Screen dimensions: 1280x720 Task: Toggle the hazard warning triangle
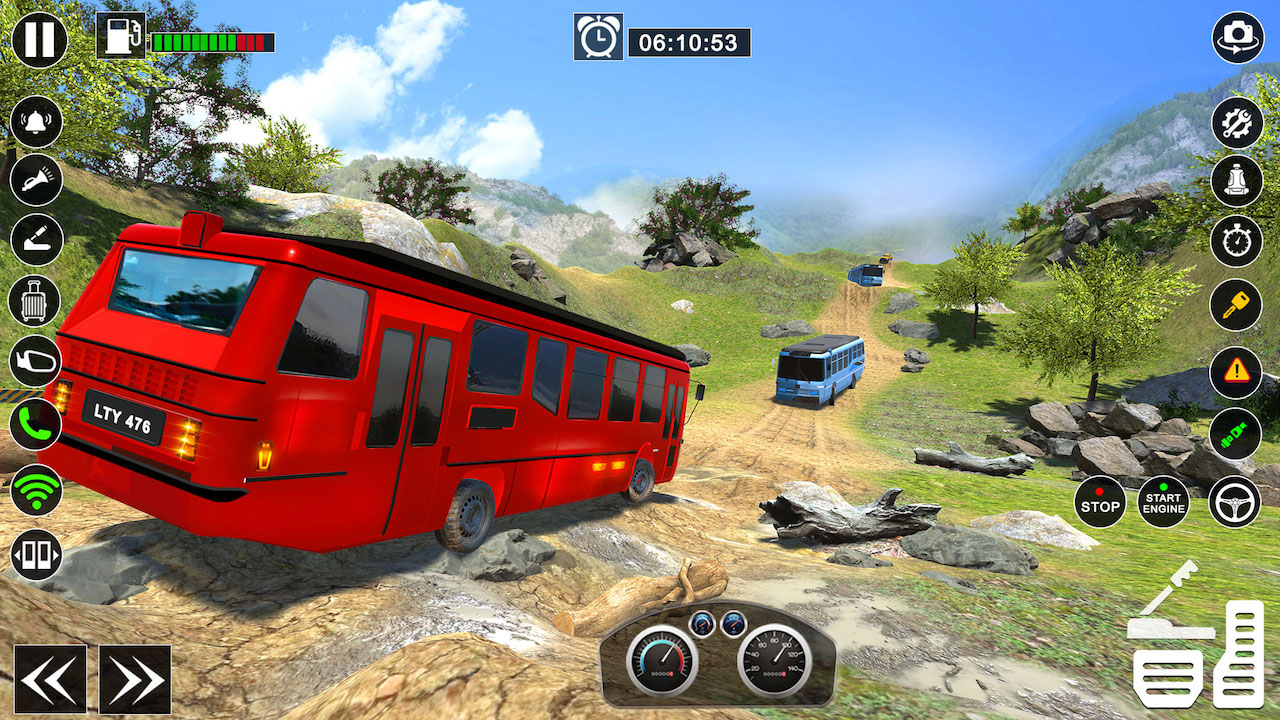coord(1236,372)
